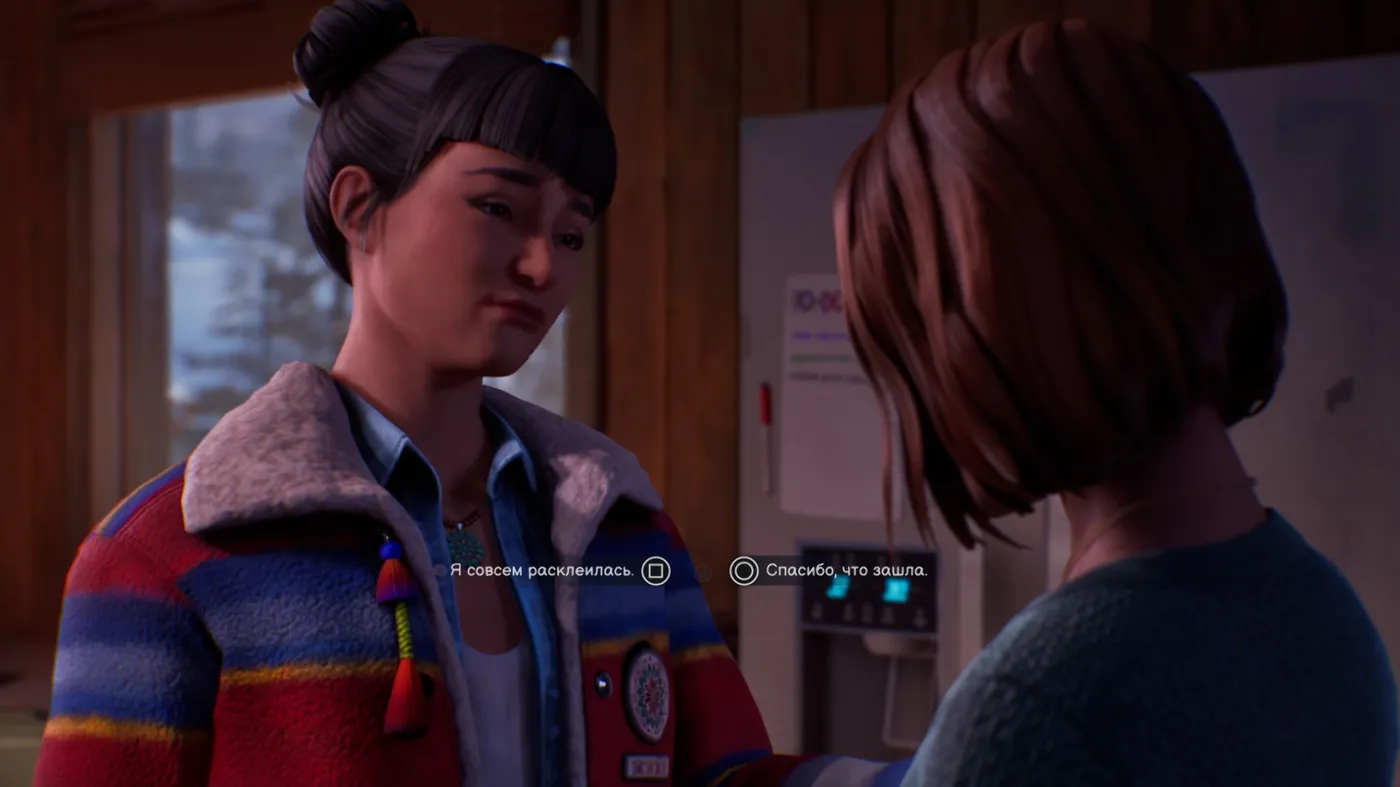Choose the reply "Я совсем расклеилась."
This screenshot has height=787, width=1400.
[543, 571]
